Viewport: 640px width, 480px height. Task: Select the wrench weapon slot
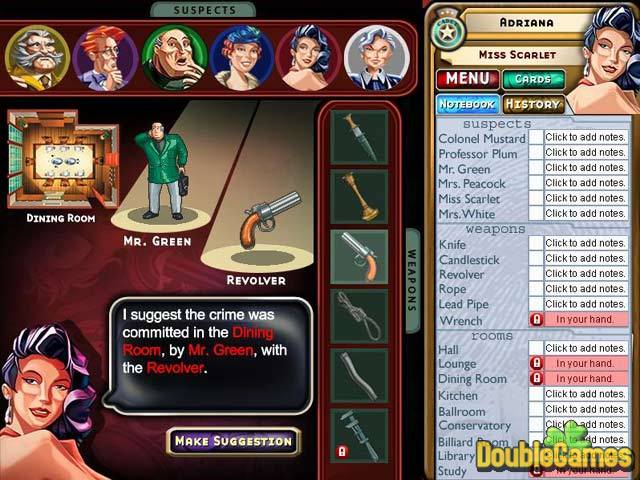(360, 435)
